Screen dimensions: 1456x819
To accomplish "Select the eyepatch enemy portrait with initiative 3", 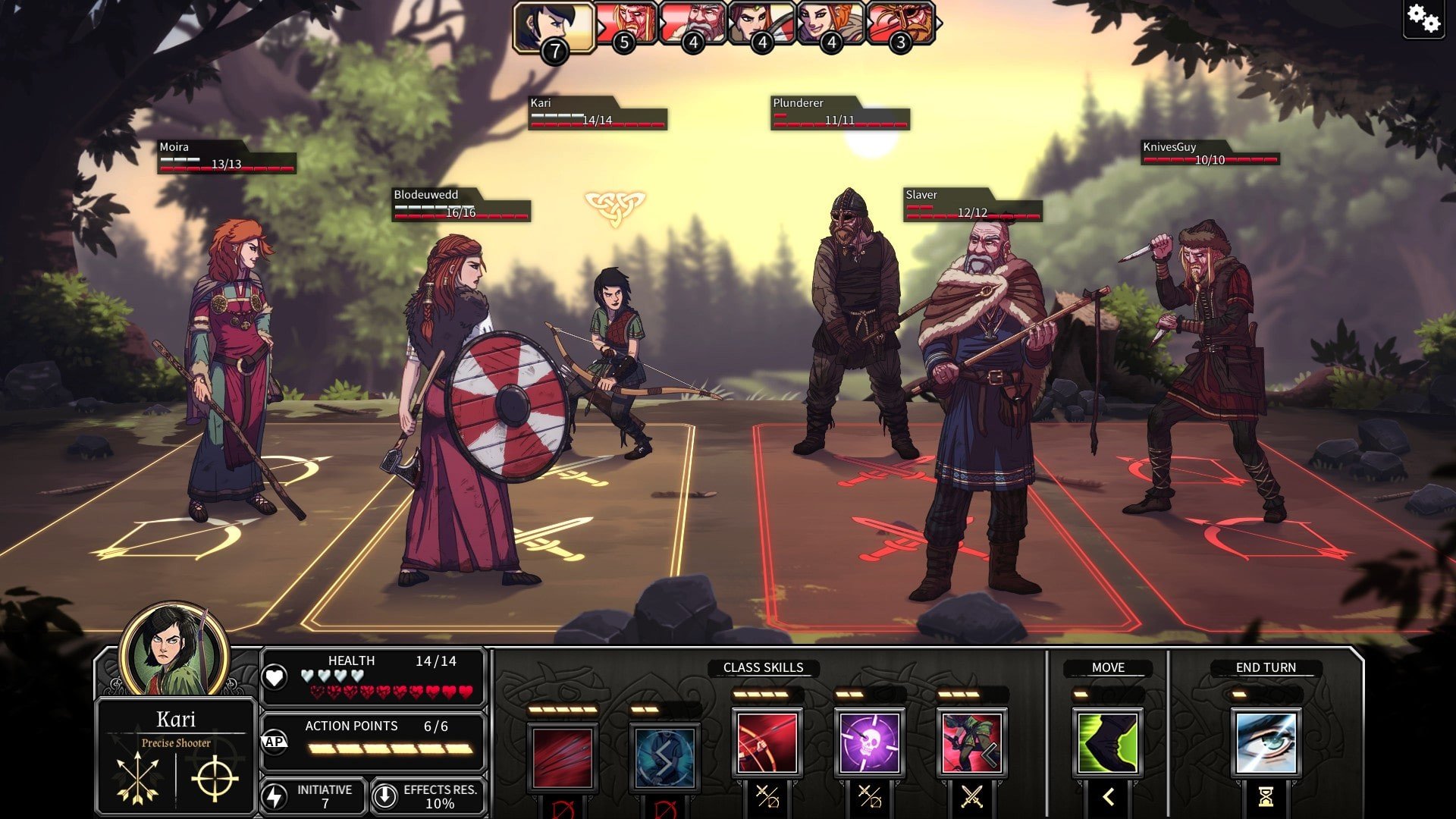I will pos(901,24).
